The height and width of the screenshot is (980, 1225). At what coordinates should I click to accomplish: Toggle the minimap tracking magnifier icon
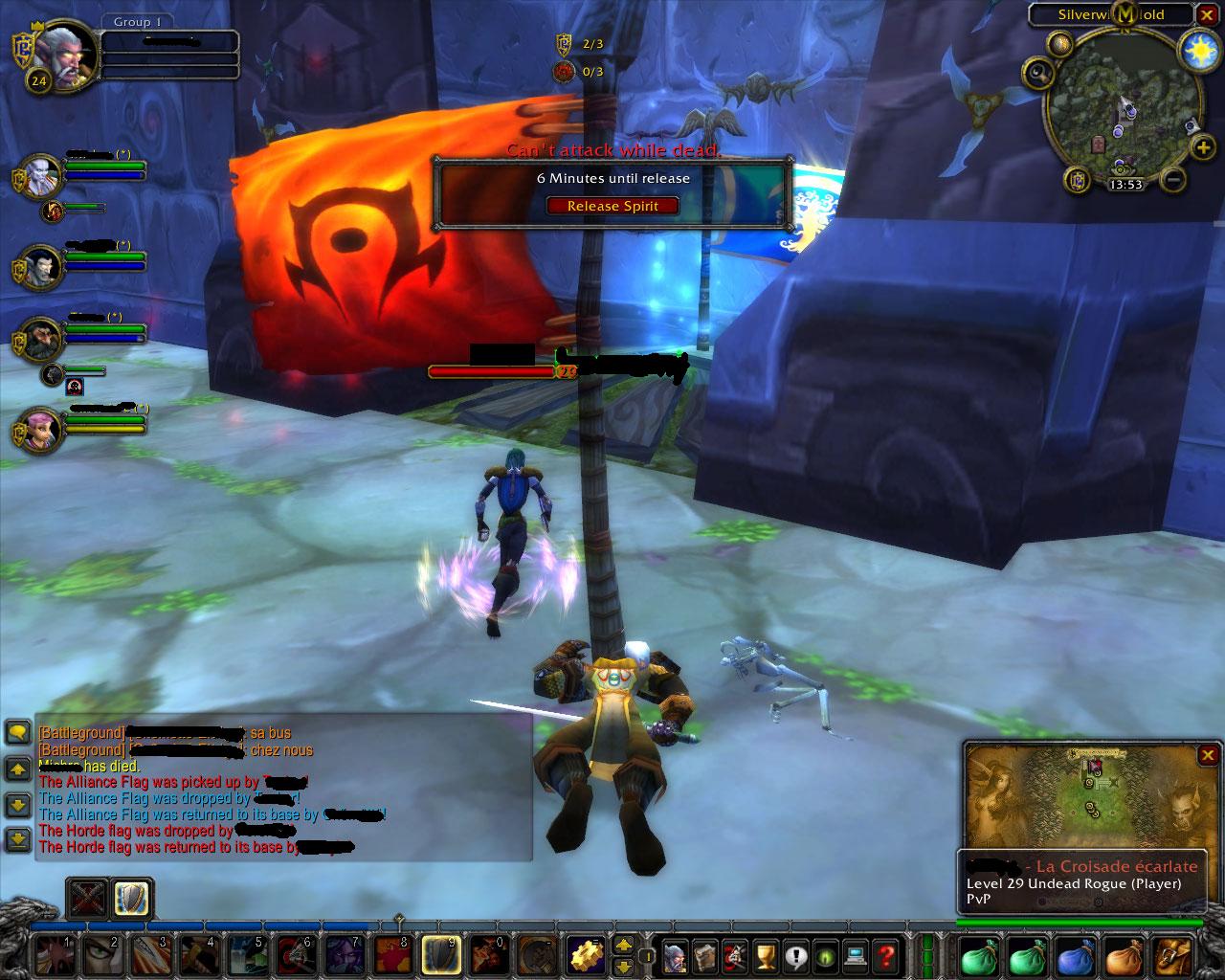coord(1039,72)
